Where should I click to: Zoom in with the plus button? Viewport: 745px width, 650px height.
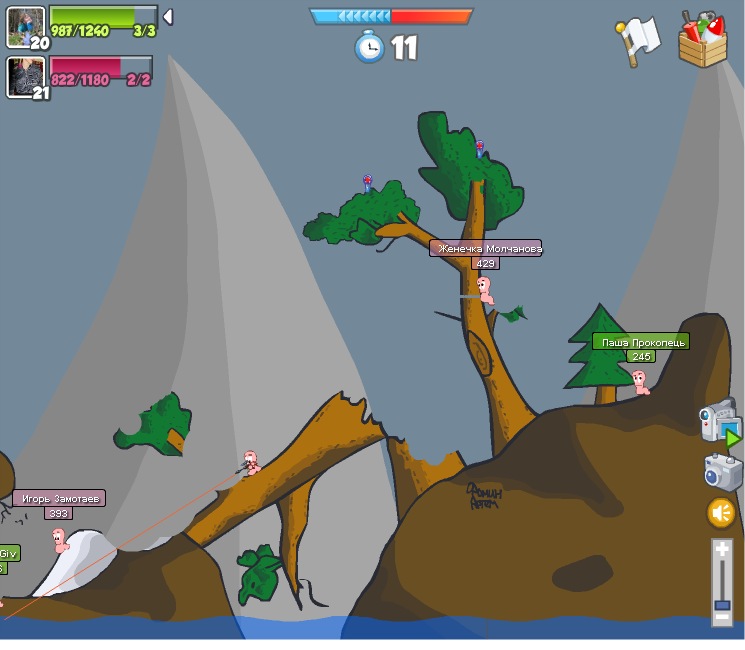722,550
